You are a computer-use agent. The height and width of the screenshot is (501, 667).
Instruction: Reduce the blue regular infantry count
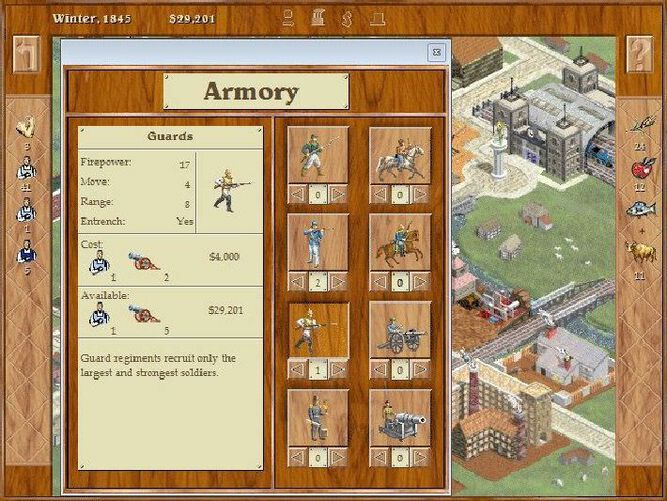tap(298, 283)
